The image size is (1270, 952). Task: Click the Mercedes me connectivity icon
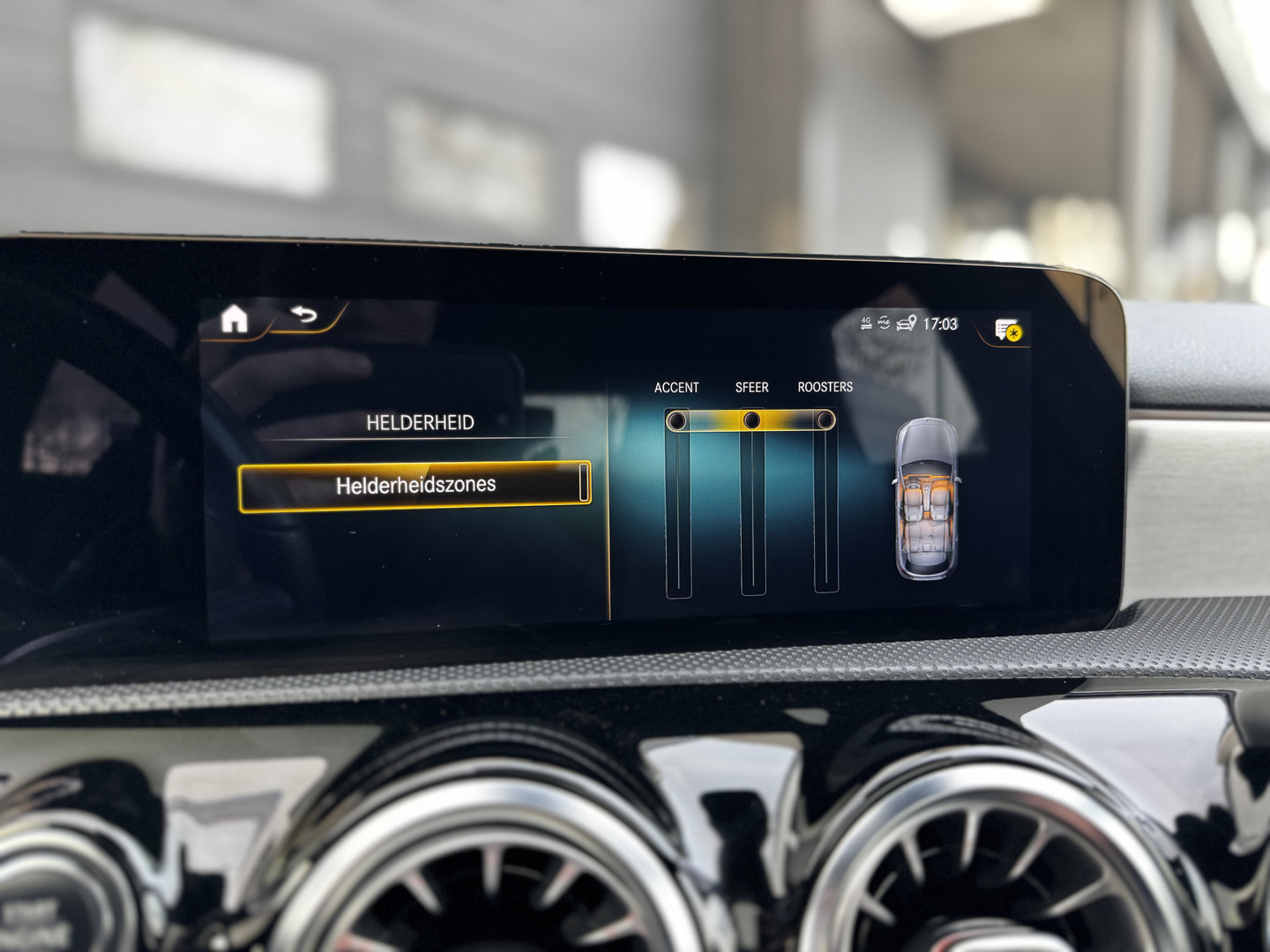pos(884,323)
